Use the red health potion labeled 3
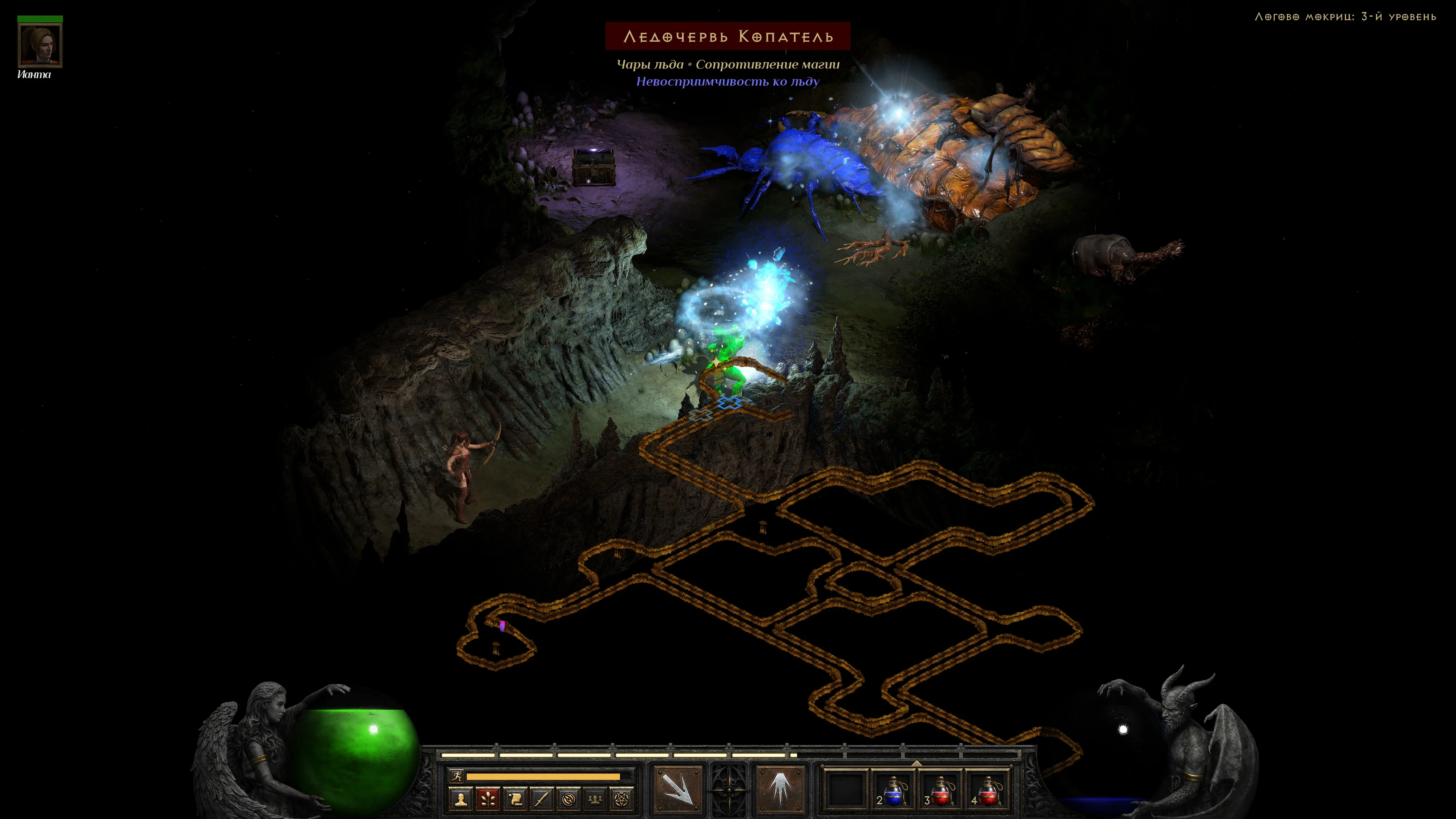Image resolution: width=1456 pixels, height=819 pixels. 940,789
